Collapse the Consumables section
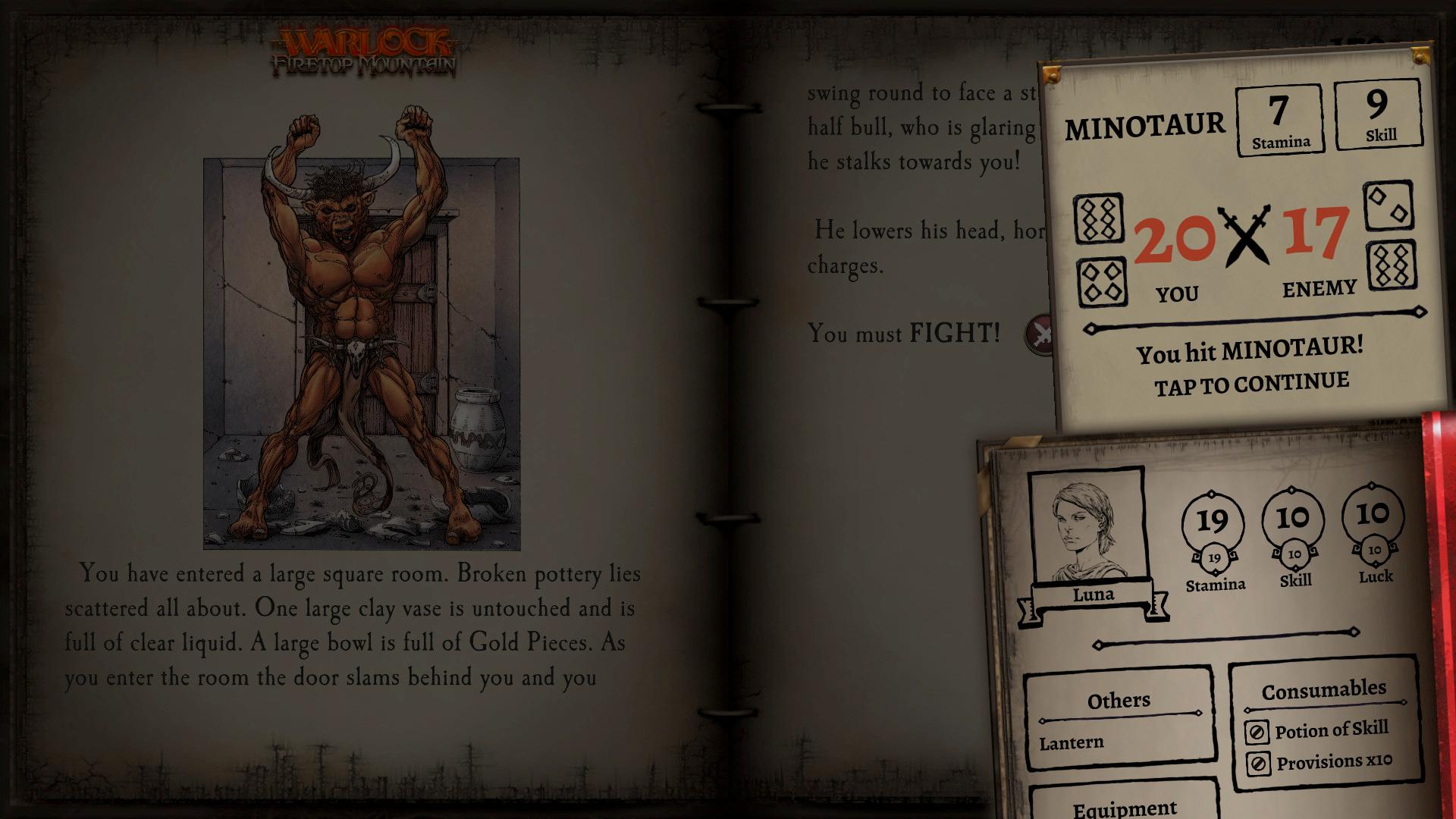 click(1324, 689)
